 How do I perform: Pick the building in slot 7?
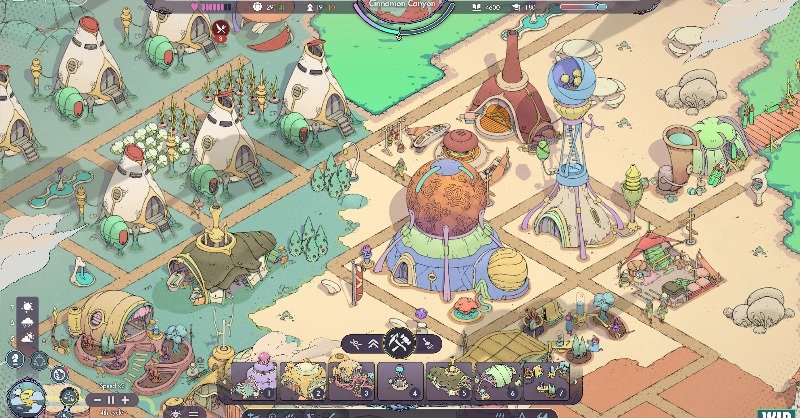(x=545, y=380)
